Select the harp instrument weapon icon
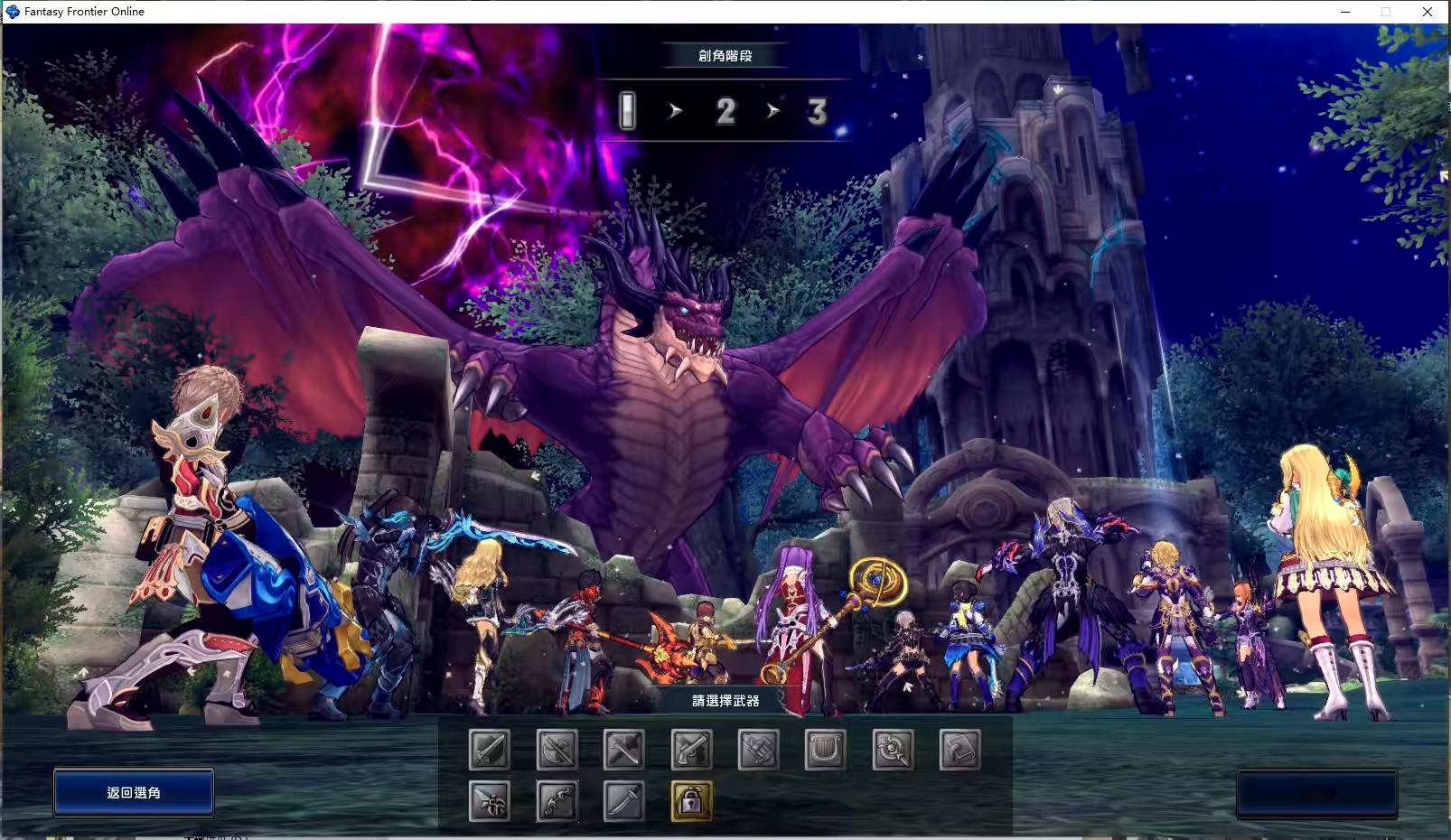1451x840 pixels. click(x=825, y=748)
